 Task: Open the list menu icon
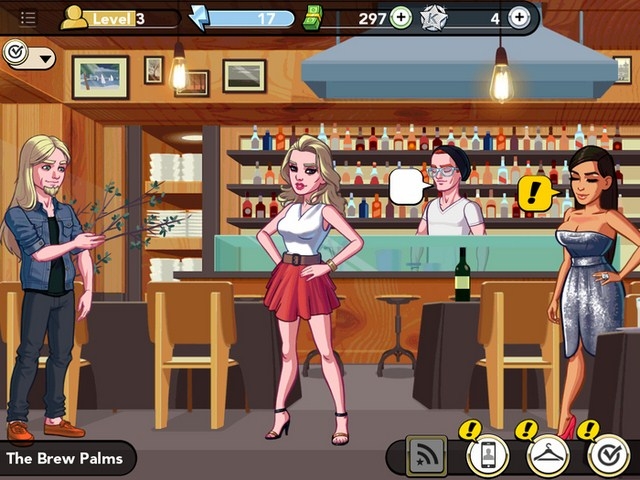(28, 18)
